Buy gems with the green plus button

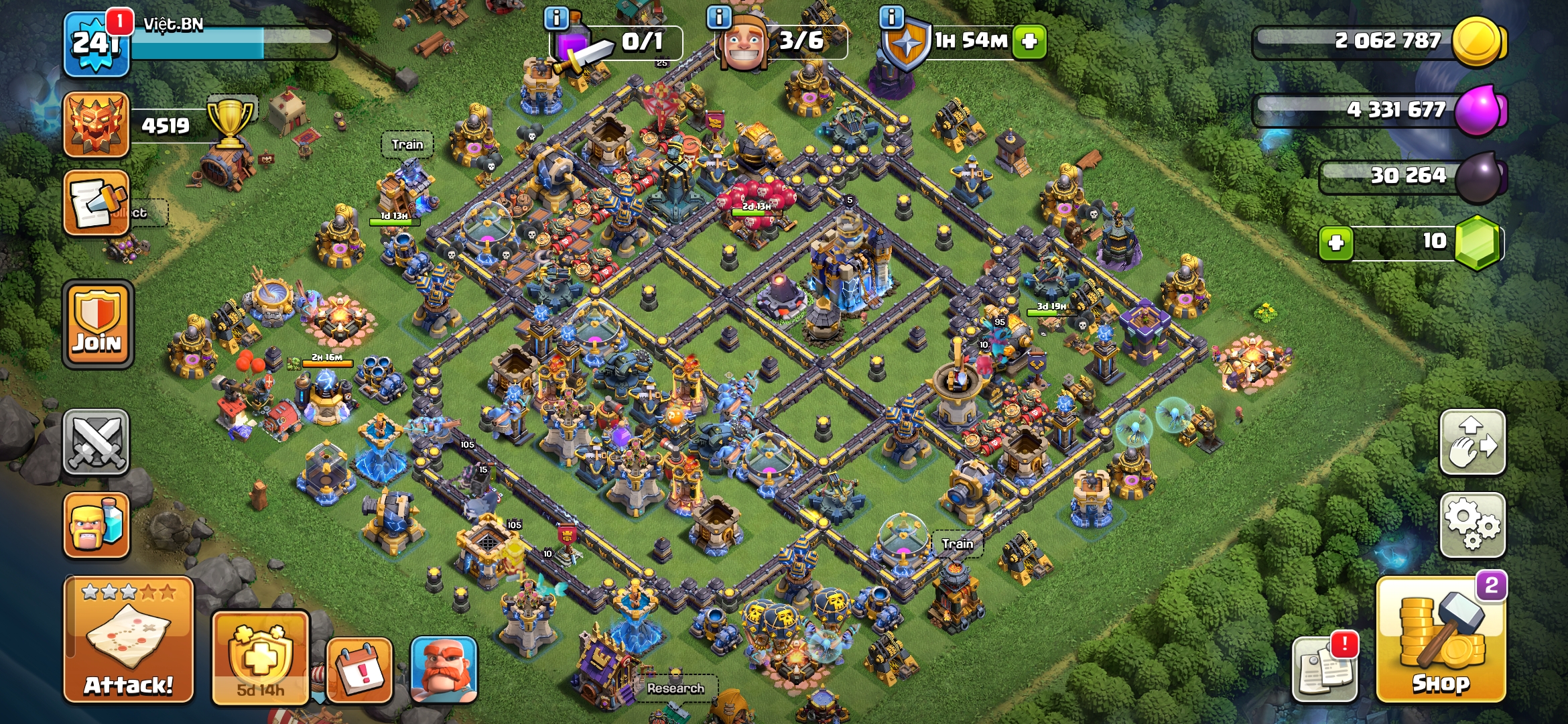tap(1335, 243)
